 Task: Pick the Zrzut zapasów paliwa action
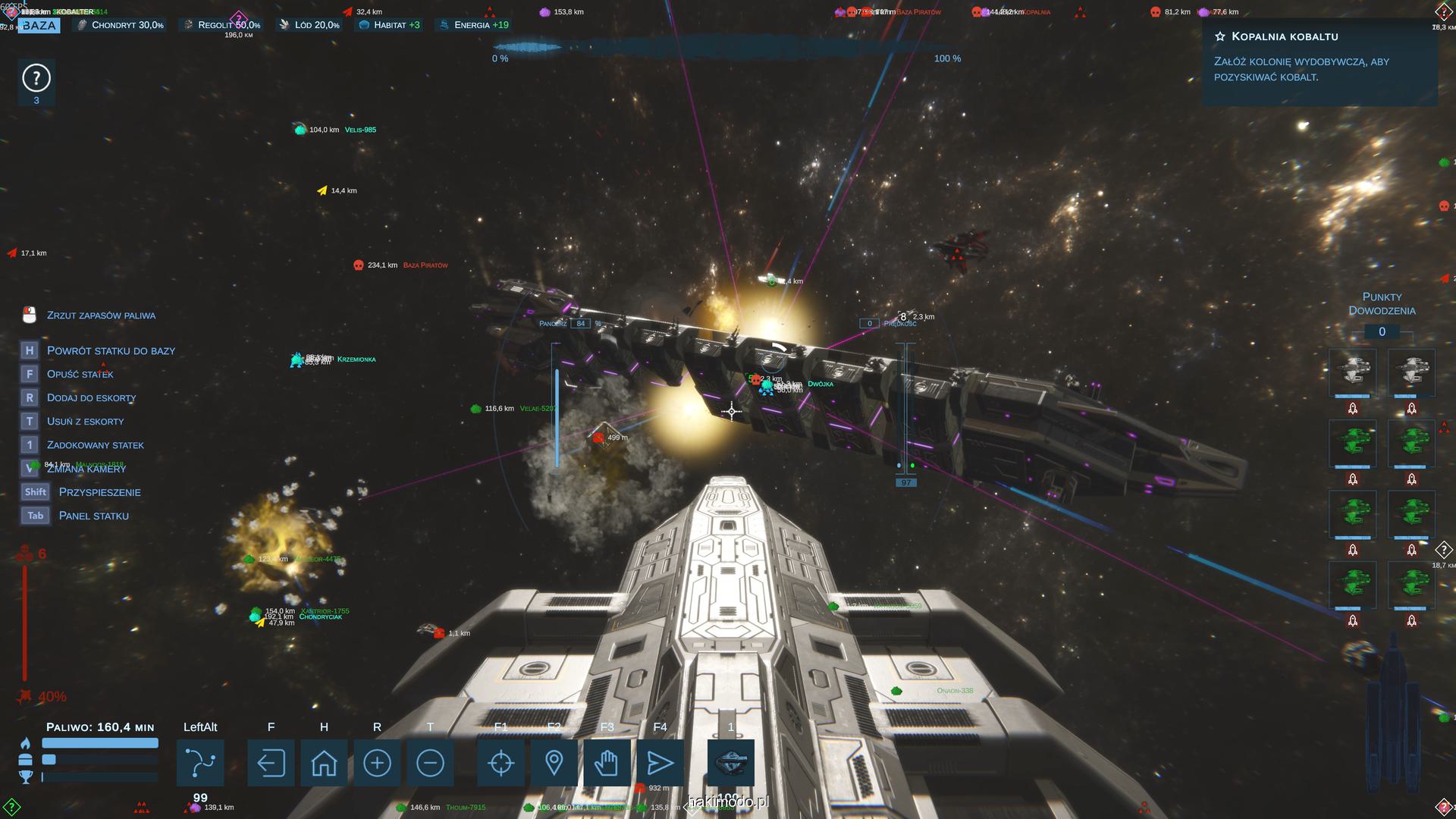pos(101,315)
